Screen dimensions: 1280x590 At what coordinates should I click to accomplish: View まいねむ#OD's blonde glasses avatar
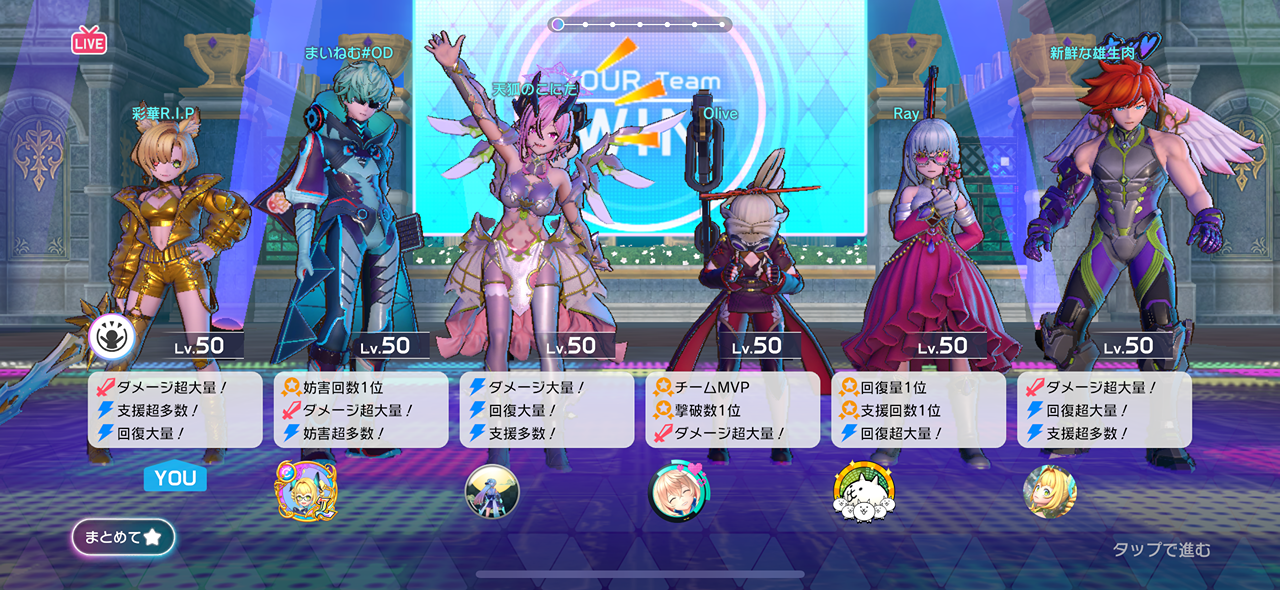coord(306,490)
